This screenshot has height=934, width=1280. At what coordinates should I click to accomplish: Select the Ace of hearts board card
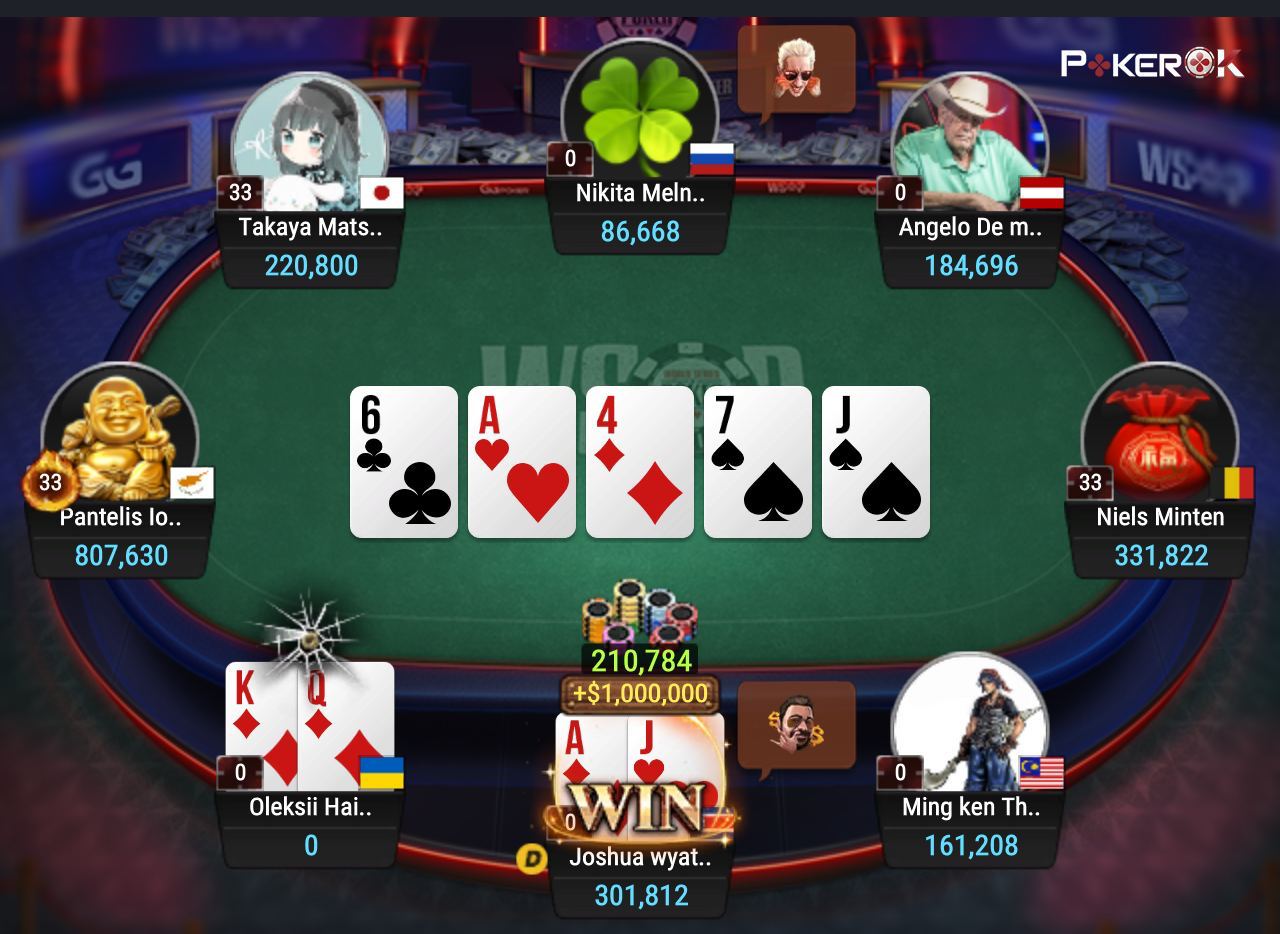pyautogui.click(x=522, y=462)
